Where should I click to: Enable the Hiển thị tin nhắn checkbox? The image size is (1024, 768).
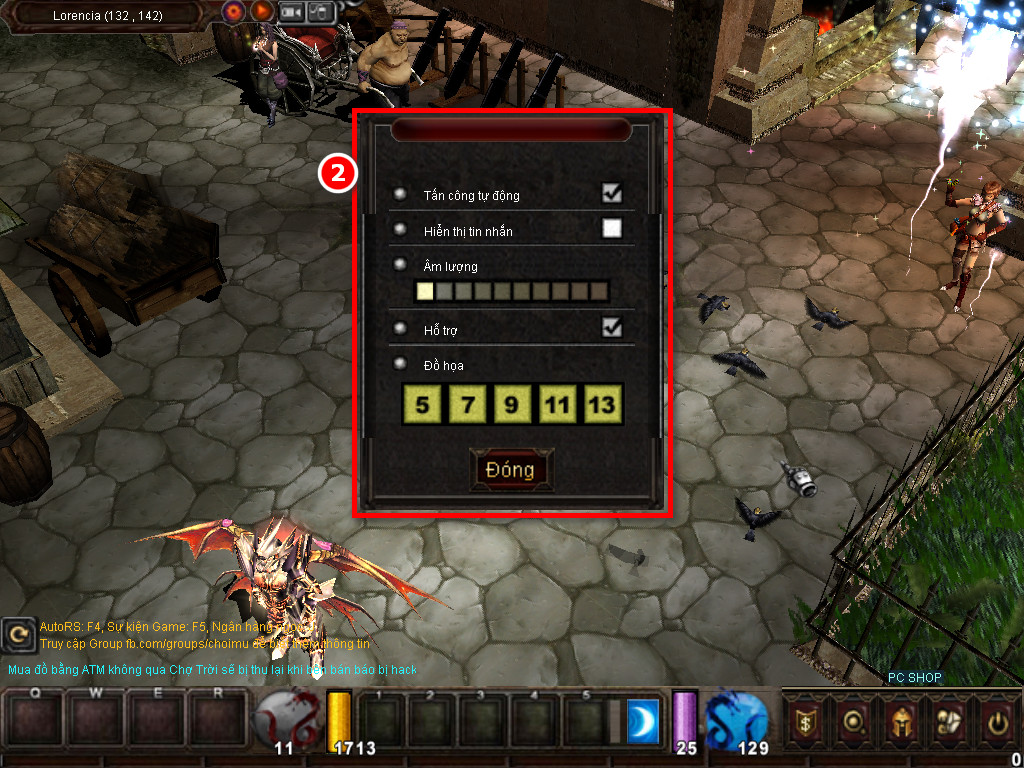click(611, 229)
